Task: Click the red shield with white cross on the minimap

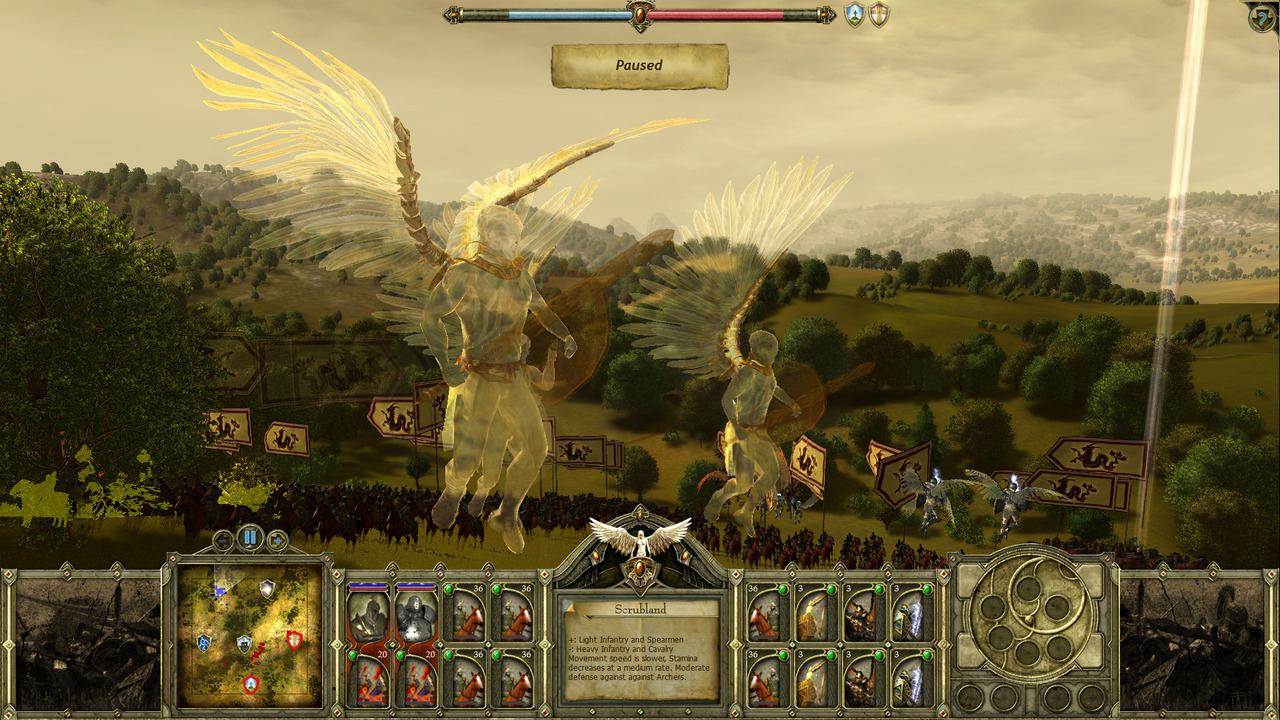Action: [294, 640]
